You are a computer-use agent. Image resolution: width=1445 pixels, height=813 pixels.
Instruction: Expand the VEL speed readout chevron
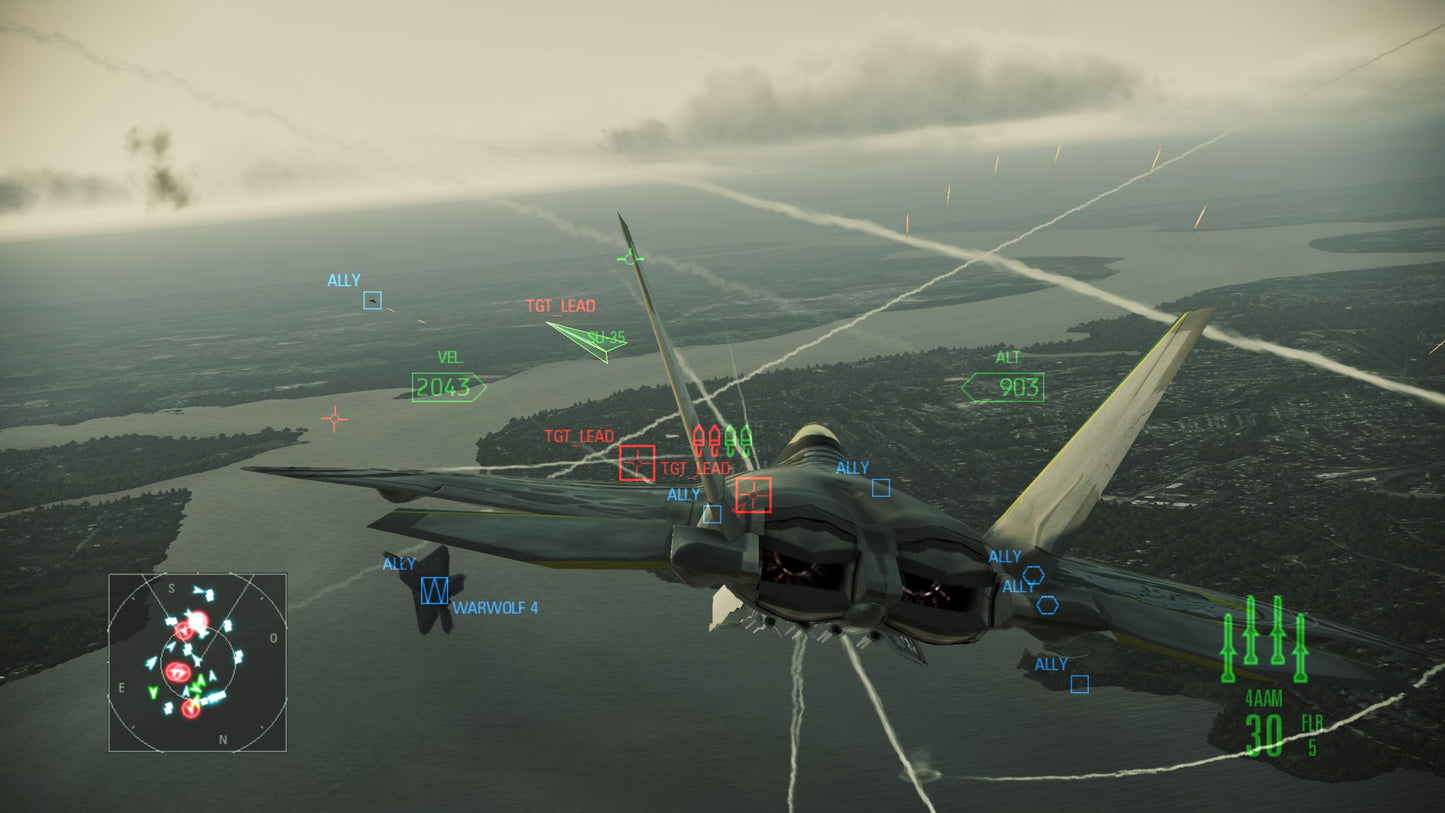(x=446, y=385)
